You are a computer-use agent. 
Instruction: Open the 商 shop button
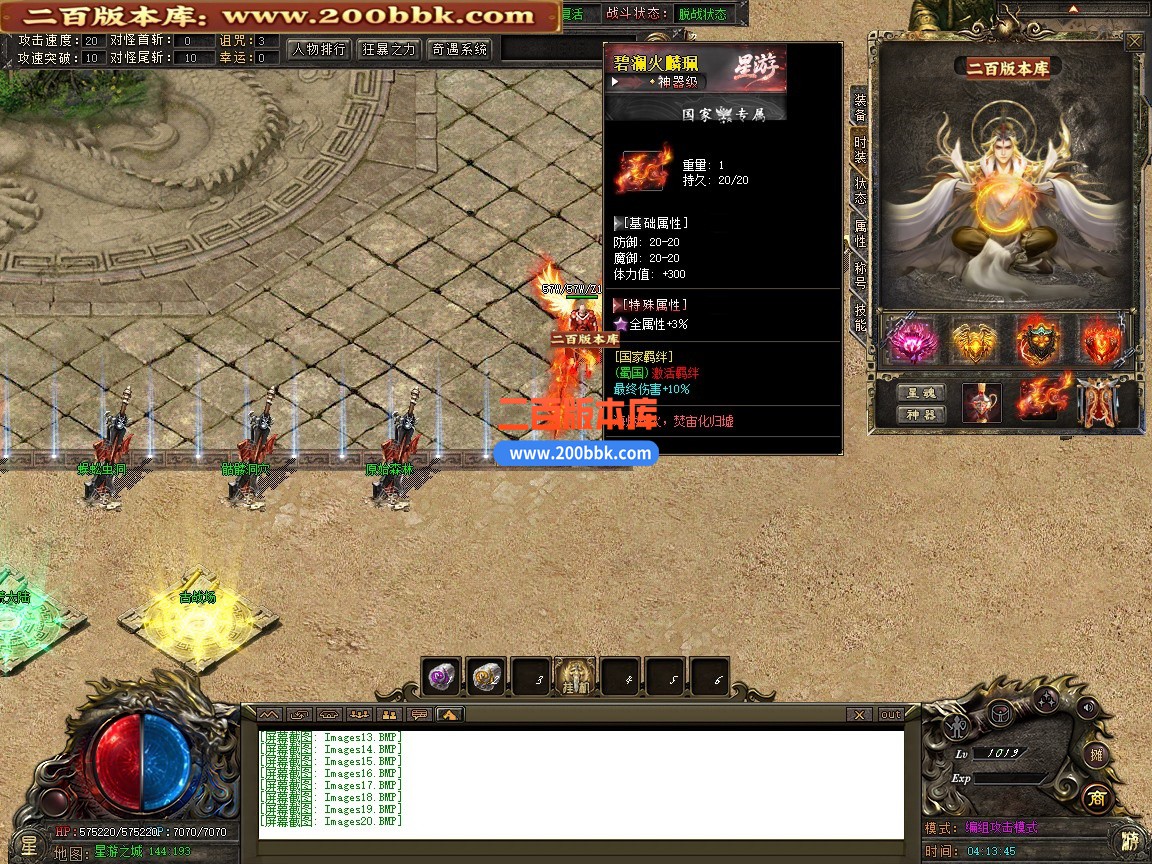pyautogui.click(x=1097, y=797)
